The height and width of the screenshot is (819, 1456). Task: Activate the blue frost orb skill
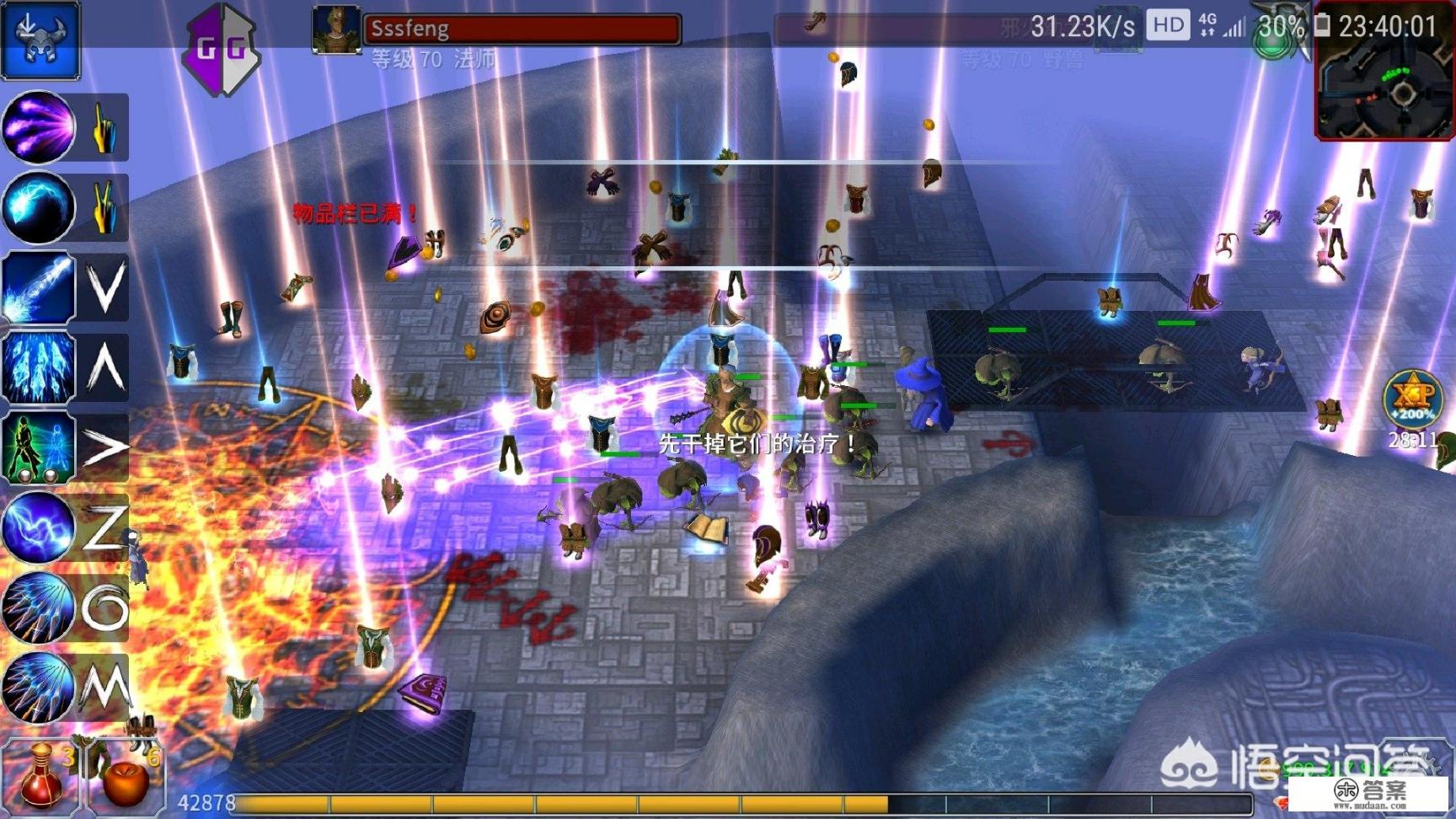point(39,208)
